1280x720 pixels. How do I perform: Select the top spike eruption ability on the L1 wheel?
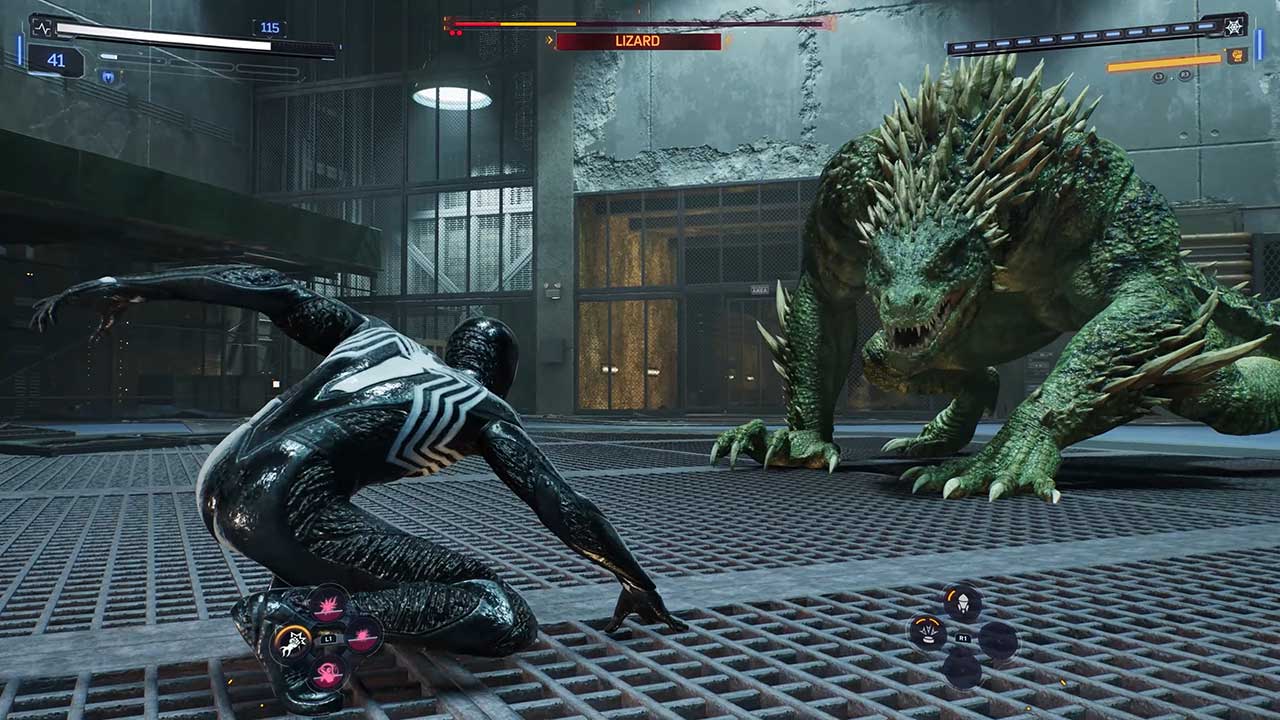pyautogui.click(x=330, y=606)
